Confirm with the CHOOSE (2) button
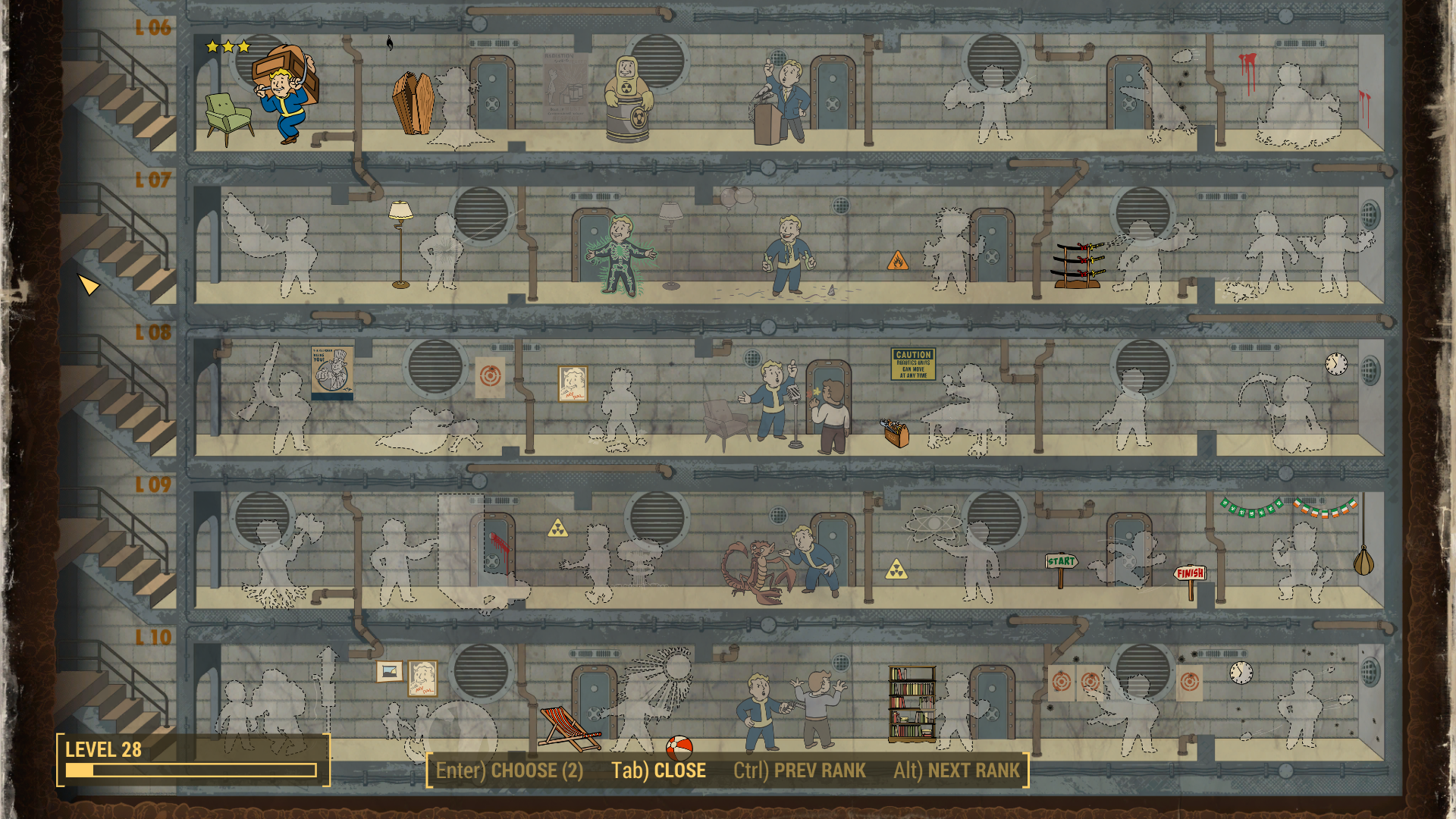 pos(510,770)
